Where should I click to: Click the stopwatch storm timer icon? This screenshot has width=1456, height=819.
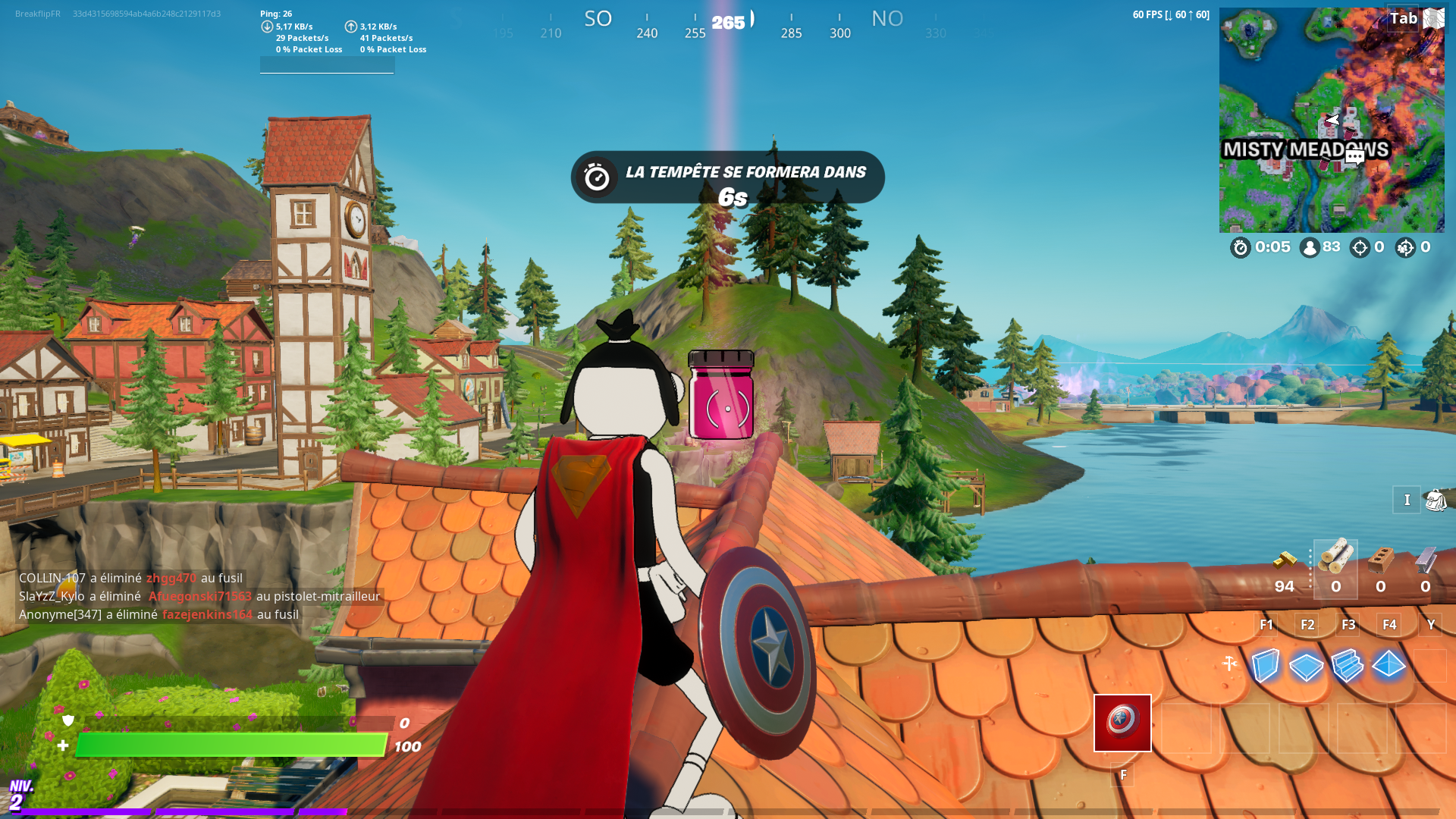point(1241,247)
